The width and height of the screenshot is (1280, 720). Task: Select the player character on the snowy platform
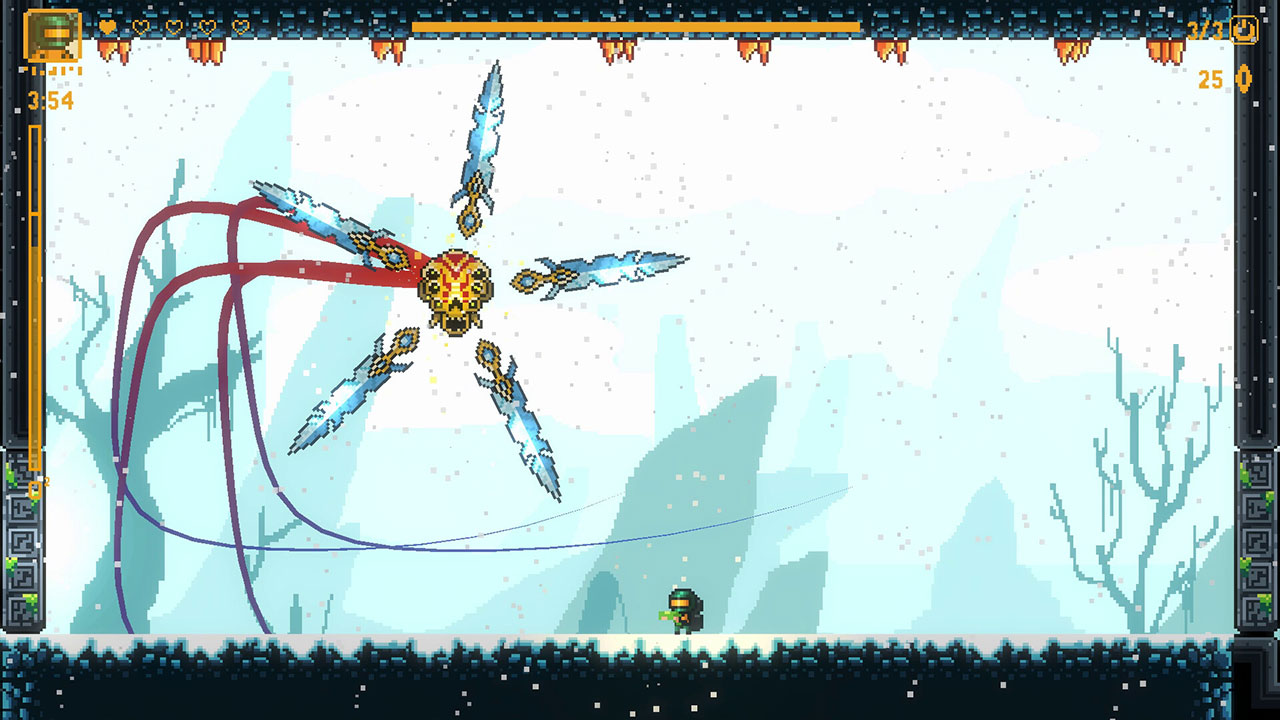[x=686, y=608]
